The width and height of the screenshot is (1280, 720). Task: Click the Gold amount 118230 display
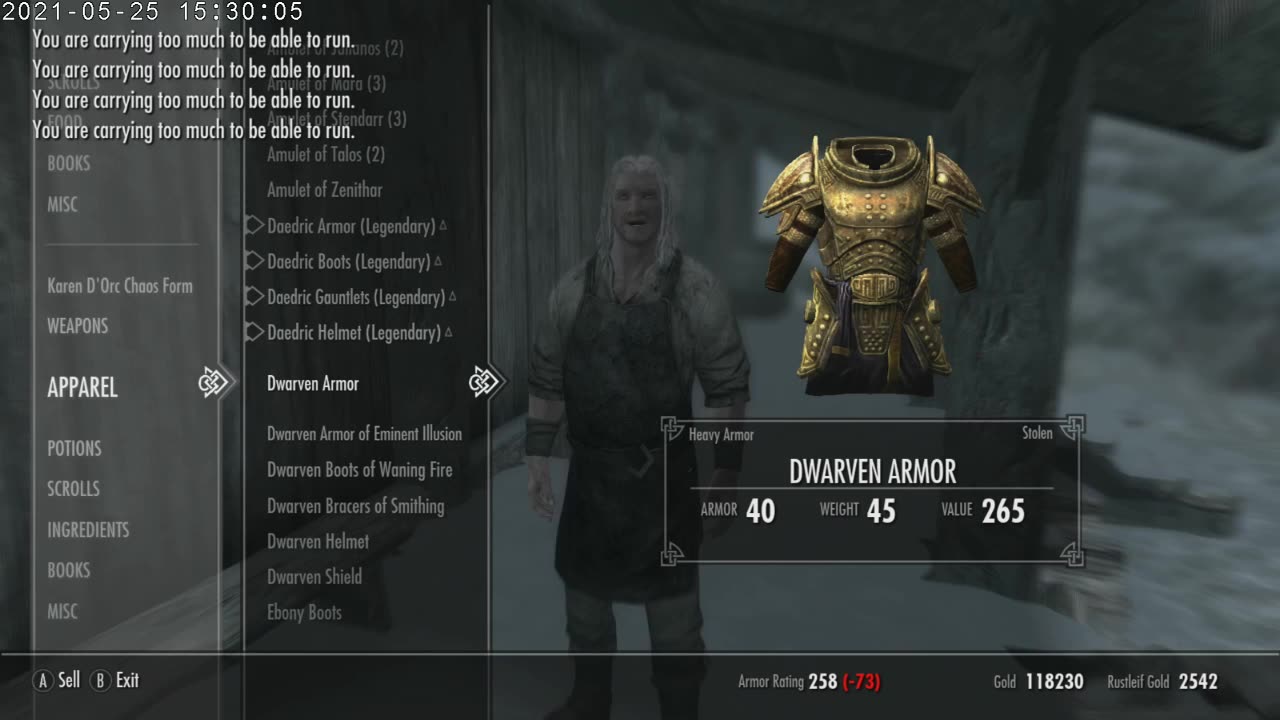[x=1040, y=681]
